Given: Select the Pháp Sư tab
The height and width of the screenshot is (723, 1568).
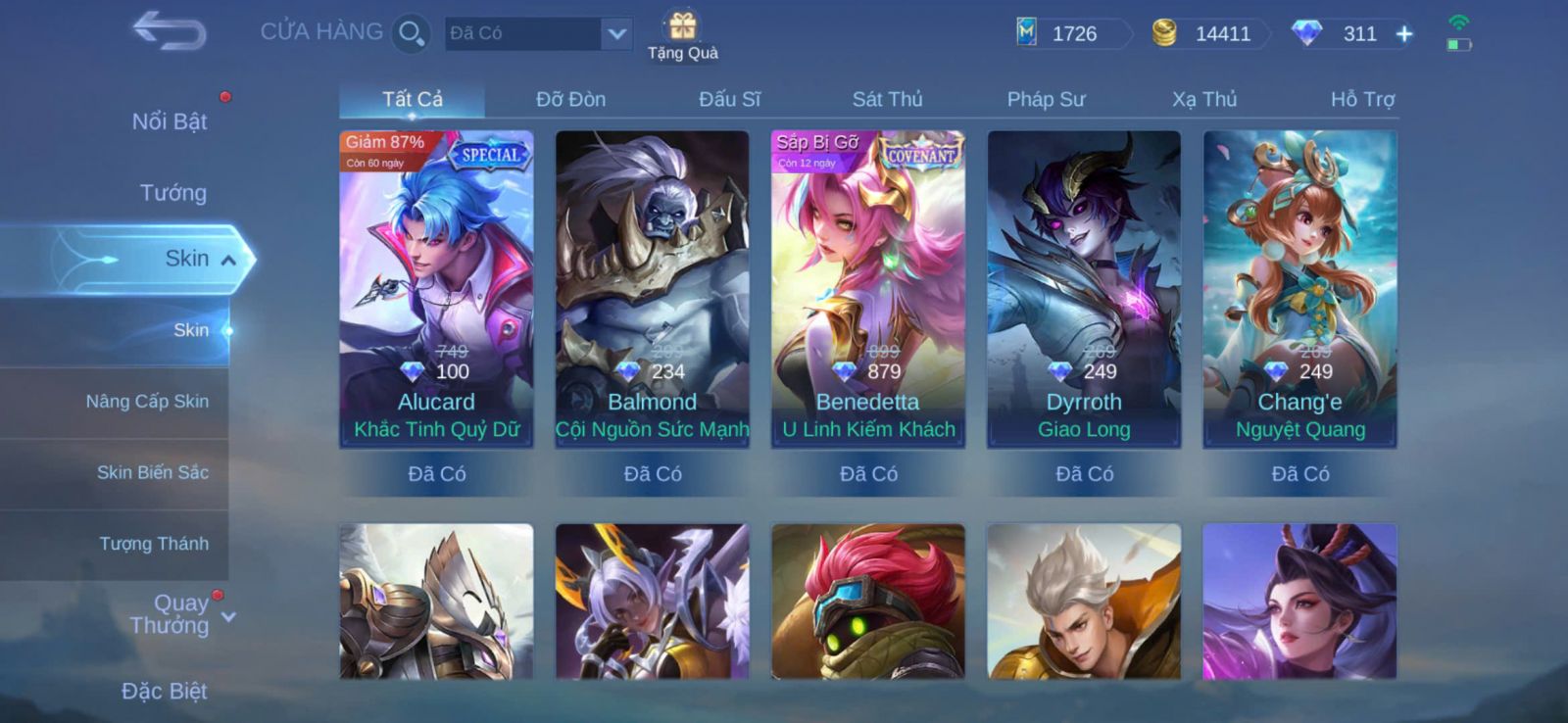Looking at the screenshot, I should (1046, 99).
